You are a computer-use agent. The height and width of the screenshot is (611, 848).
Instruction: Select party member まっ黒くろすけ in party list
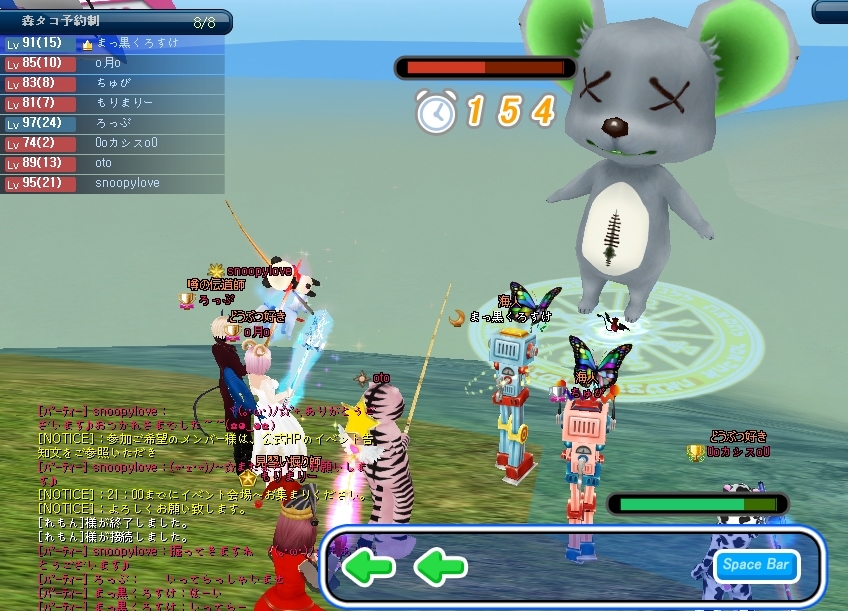click(x=135, y=44)
